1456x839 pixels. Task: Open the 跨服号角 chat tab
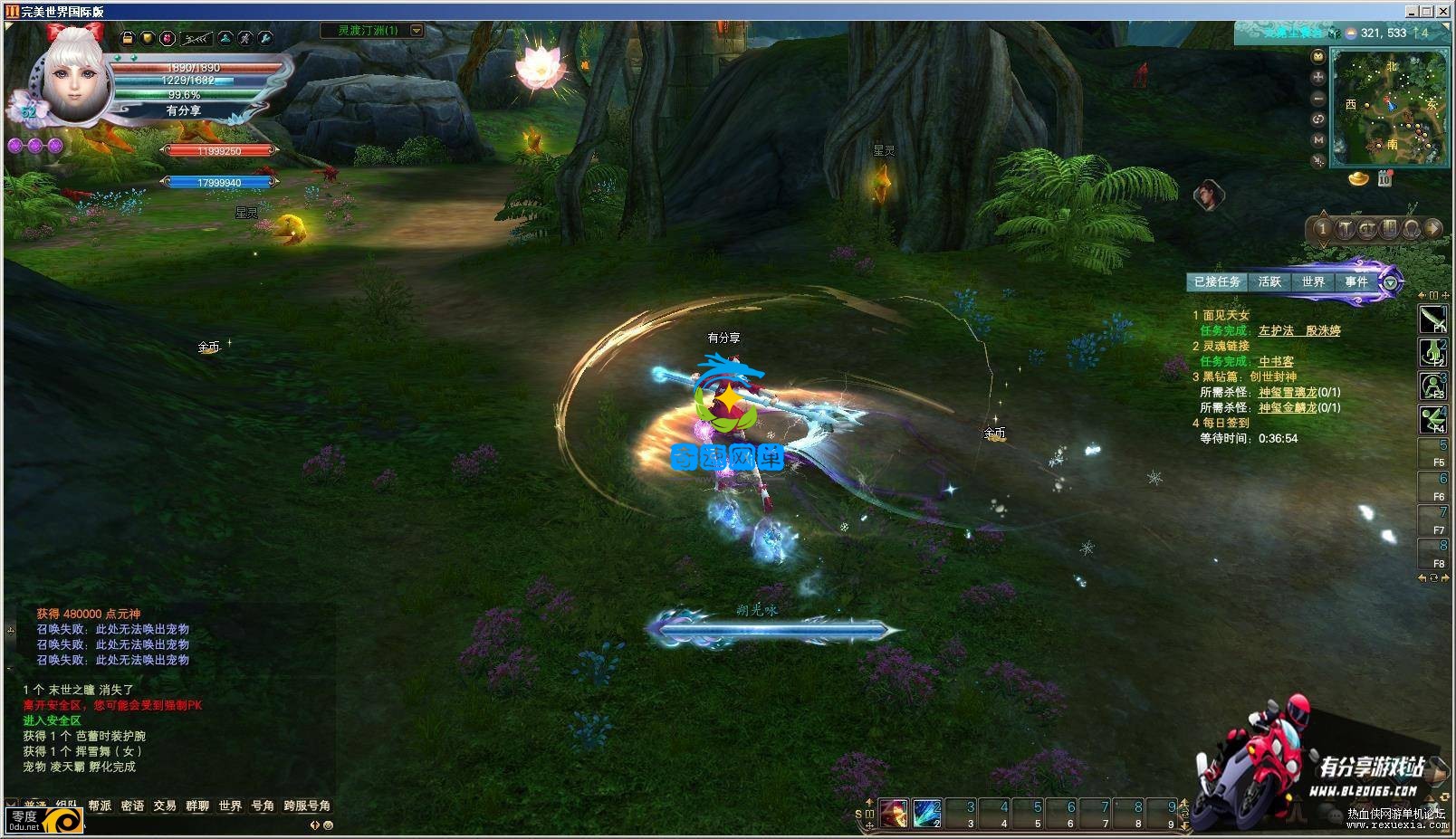pyautogui.click(x=307, y=806)
